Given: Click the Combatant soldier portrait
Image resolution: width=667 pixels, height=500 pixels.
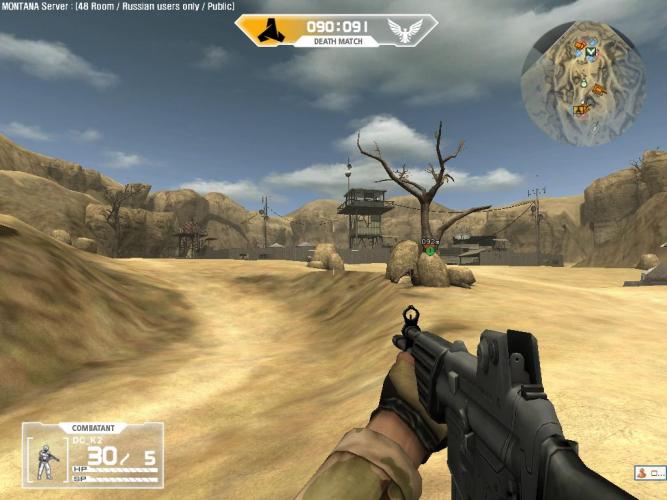Looking at the screenshot, I should [x=45, y=462].
